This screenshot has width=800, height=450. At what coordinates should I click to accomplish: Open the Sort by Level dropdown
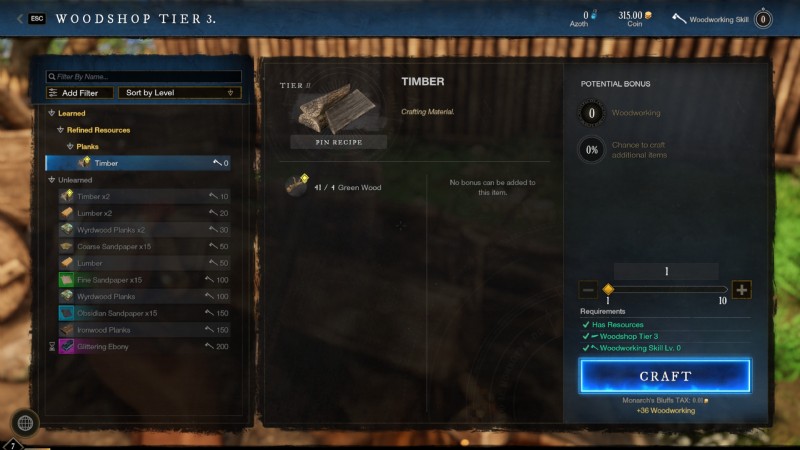tap(179, 93)
